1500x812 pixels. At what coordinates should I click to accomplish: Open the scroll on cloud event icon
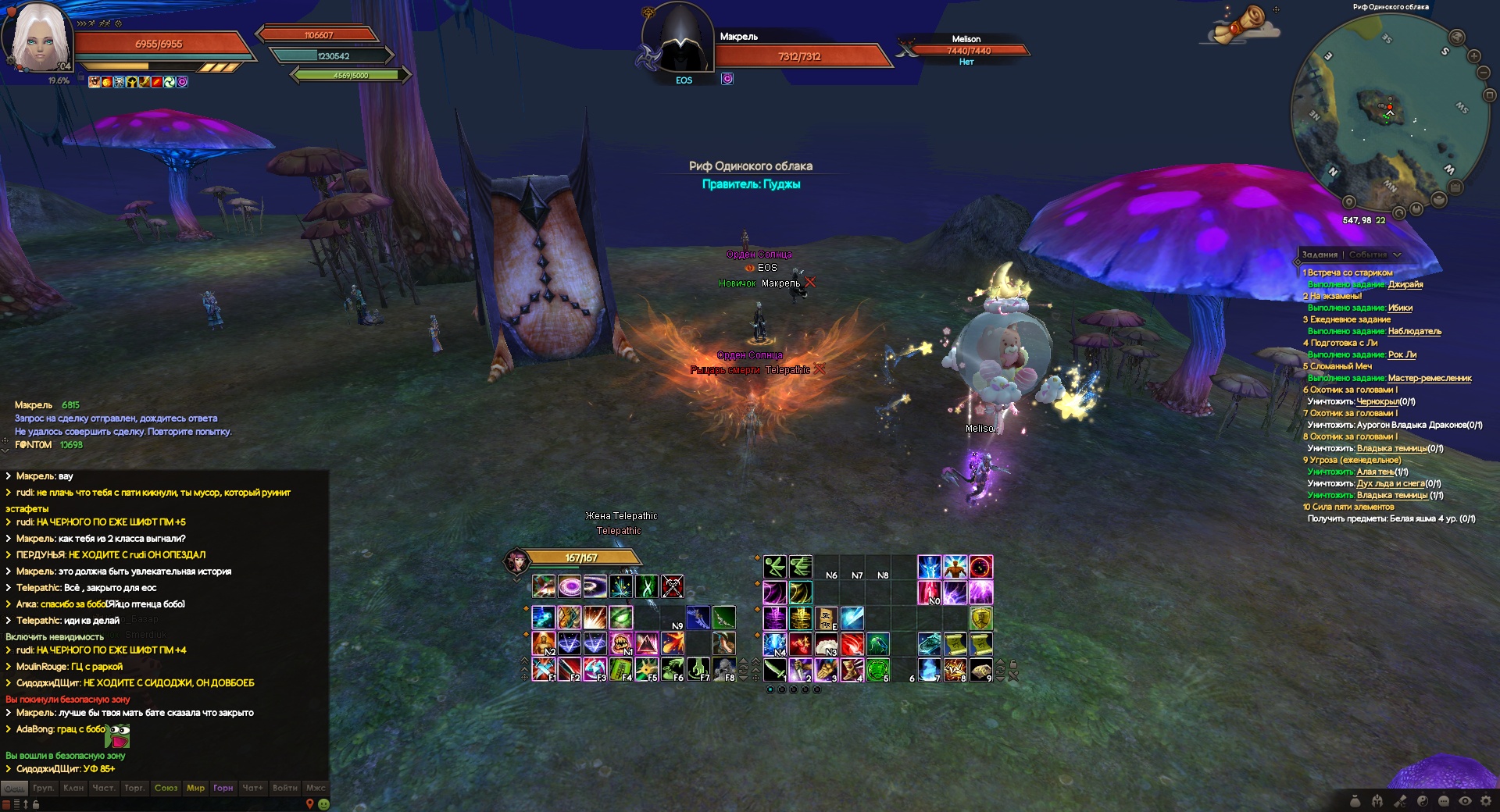(x=1245, y=25)
